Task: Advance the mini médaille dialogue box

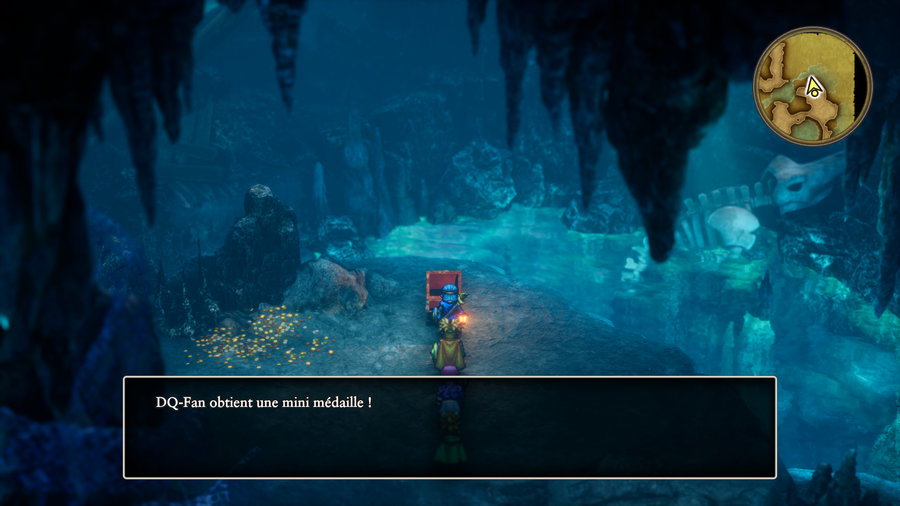Action: coord(449,427)
